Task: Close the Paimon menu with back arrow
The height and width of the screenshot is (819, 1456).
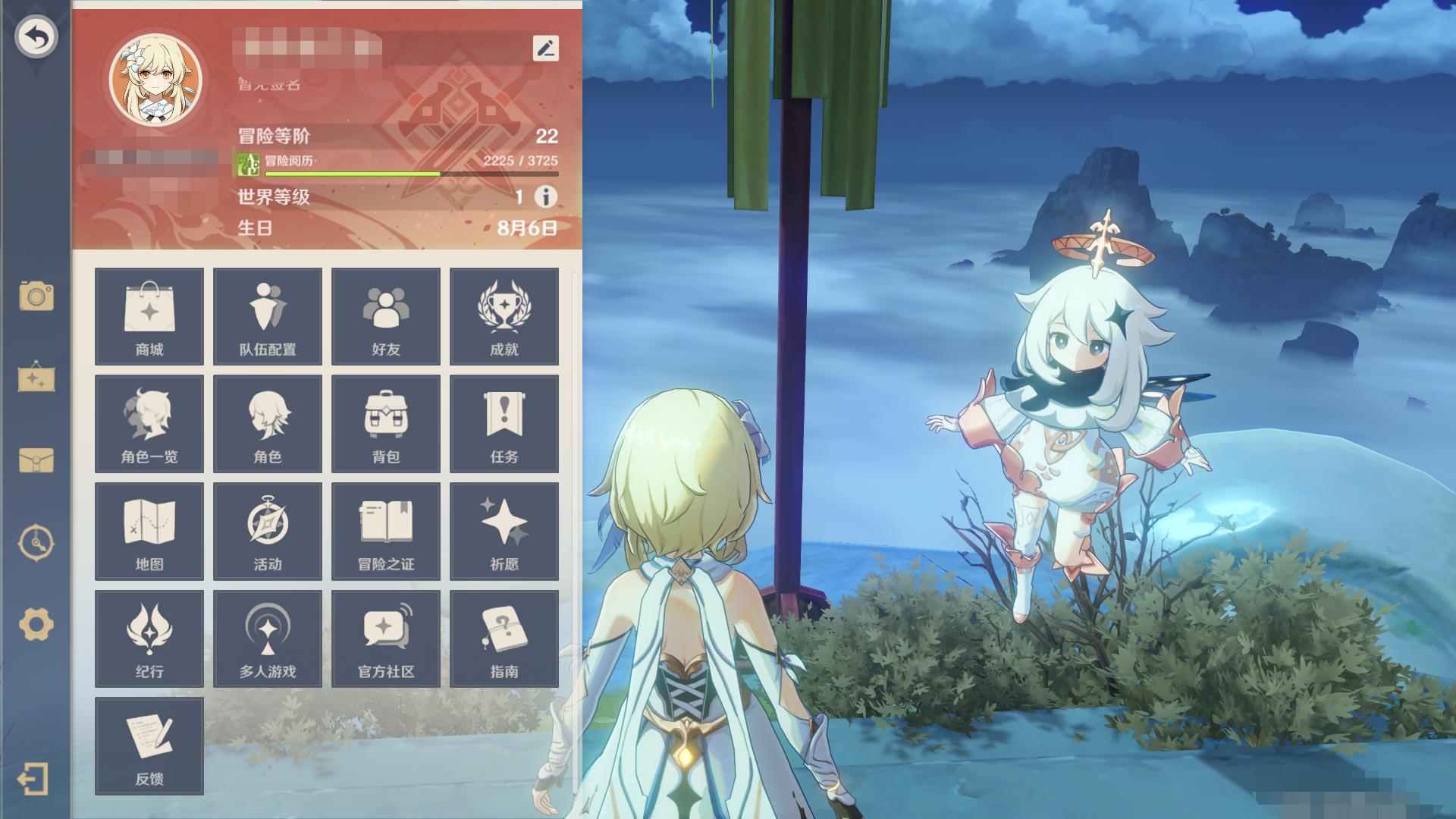Action: pyautogui.click(x=36, y=37)
